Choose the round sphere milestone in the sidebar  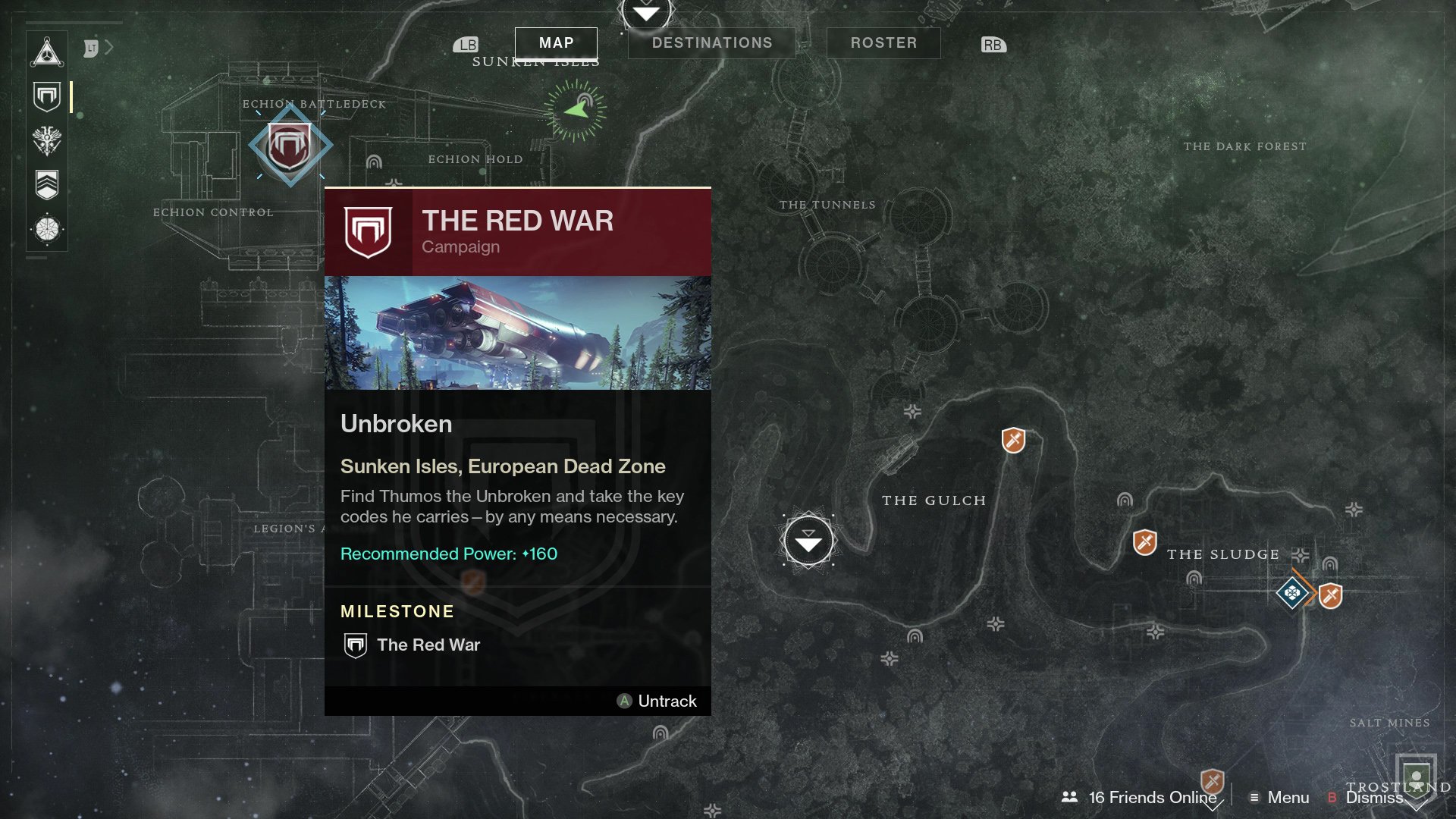(47, 228)
